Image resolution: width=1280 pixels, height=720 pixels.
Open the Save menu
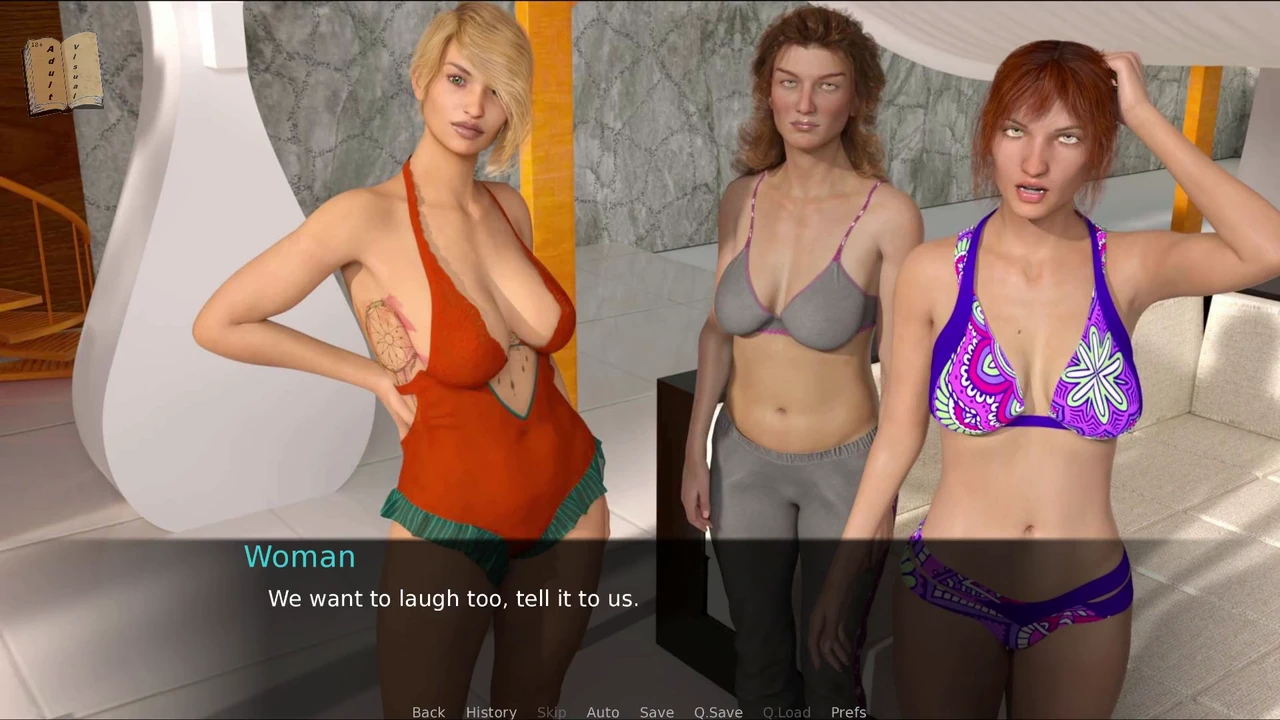click(656, 712)
